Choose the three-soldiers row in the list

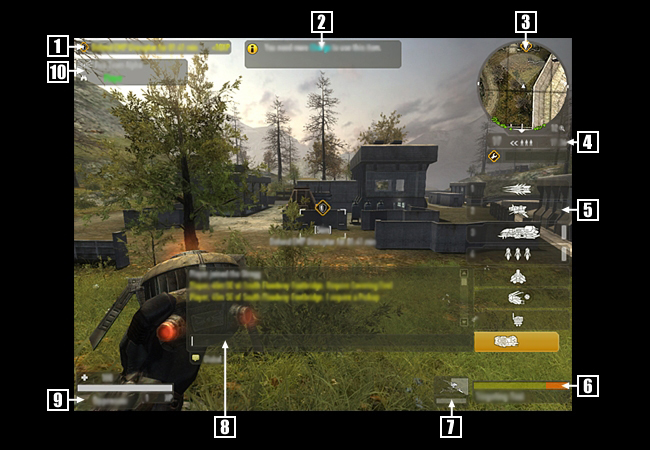pyautogui.click(x=519, y=253)
